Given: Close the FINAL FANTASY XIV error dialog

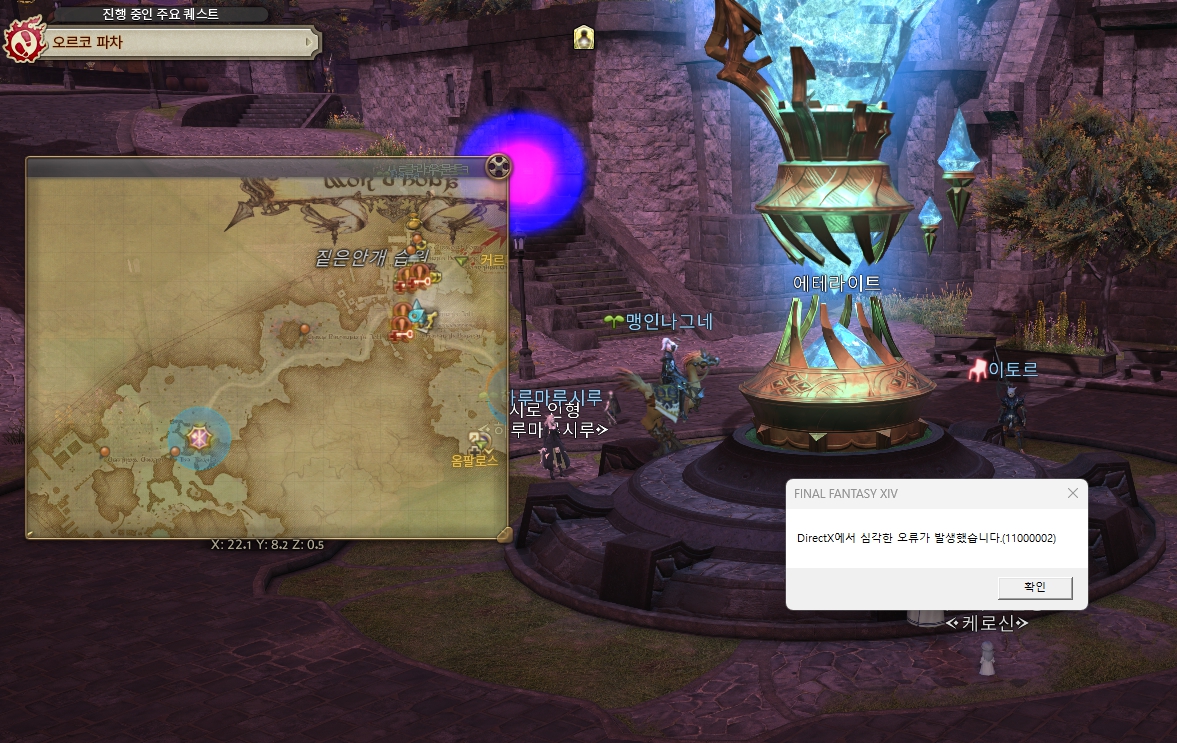Looking at the screenshot, I should coord(1073,493).
